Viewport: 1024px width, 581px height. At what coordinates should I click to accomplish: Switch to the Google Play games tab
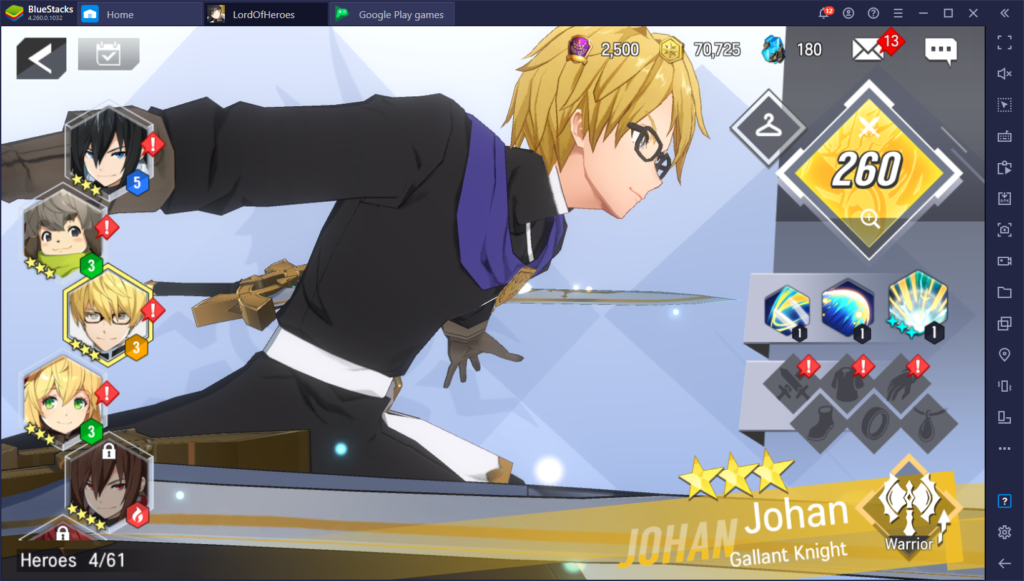tap(392, 15)
